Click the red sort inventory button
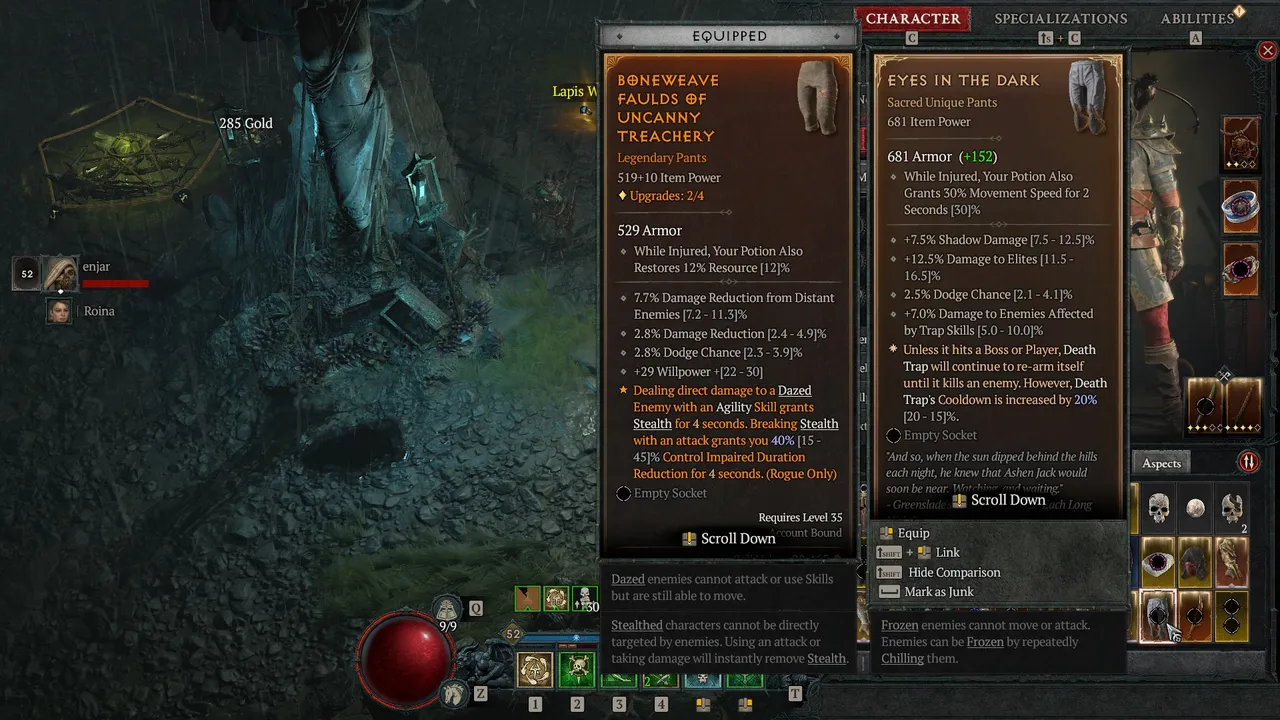The height and width of the screenshot is (720, 1280). tap(1248, 462)
